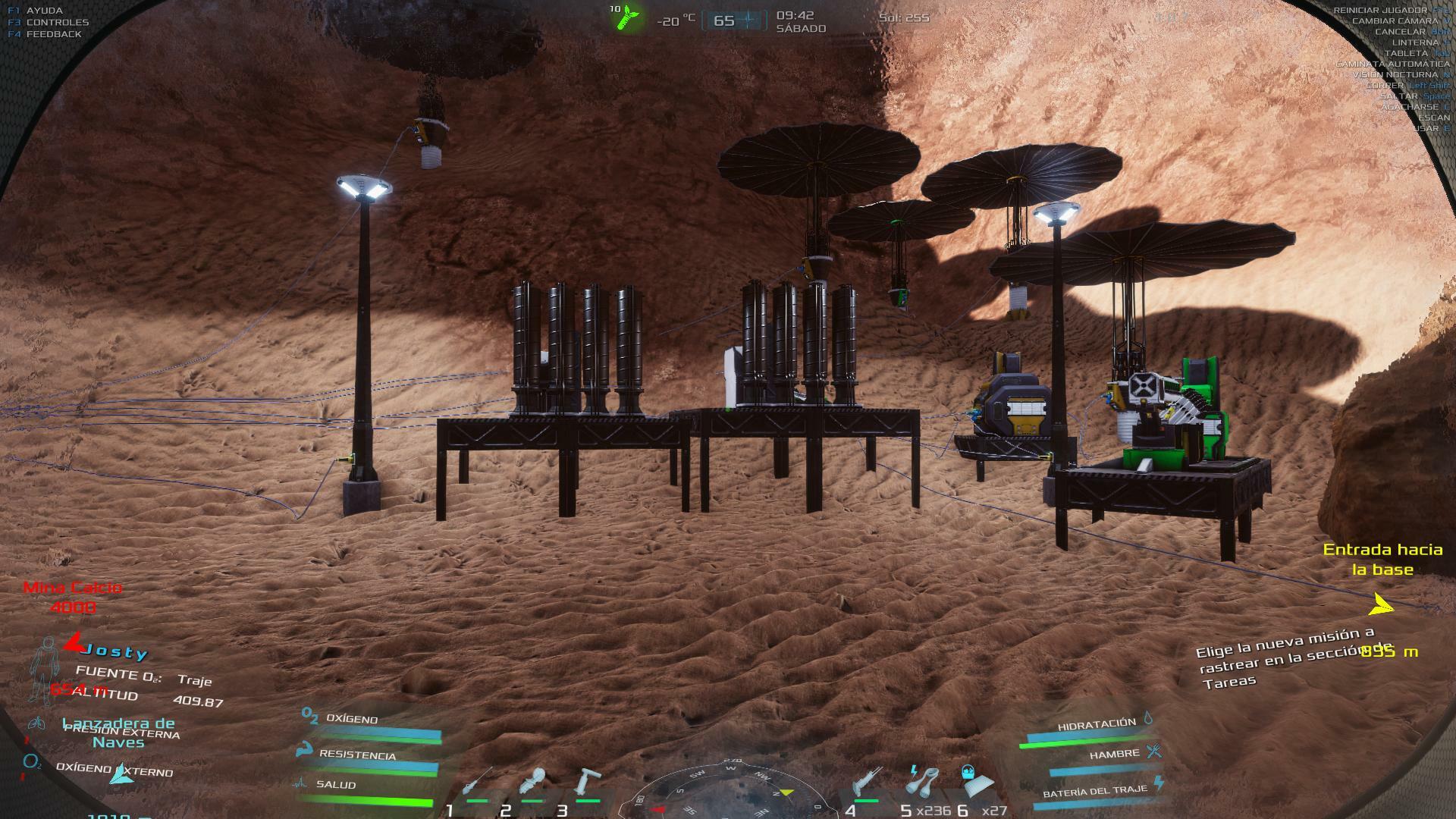Screen dimensions: 1456x819
Task: Click the mission tracker Tareas prompt
Action: 1282,657
